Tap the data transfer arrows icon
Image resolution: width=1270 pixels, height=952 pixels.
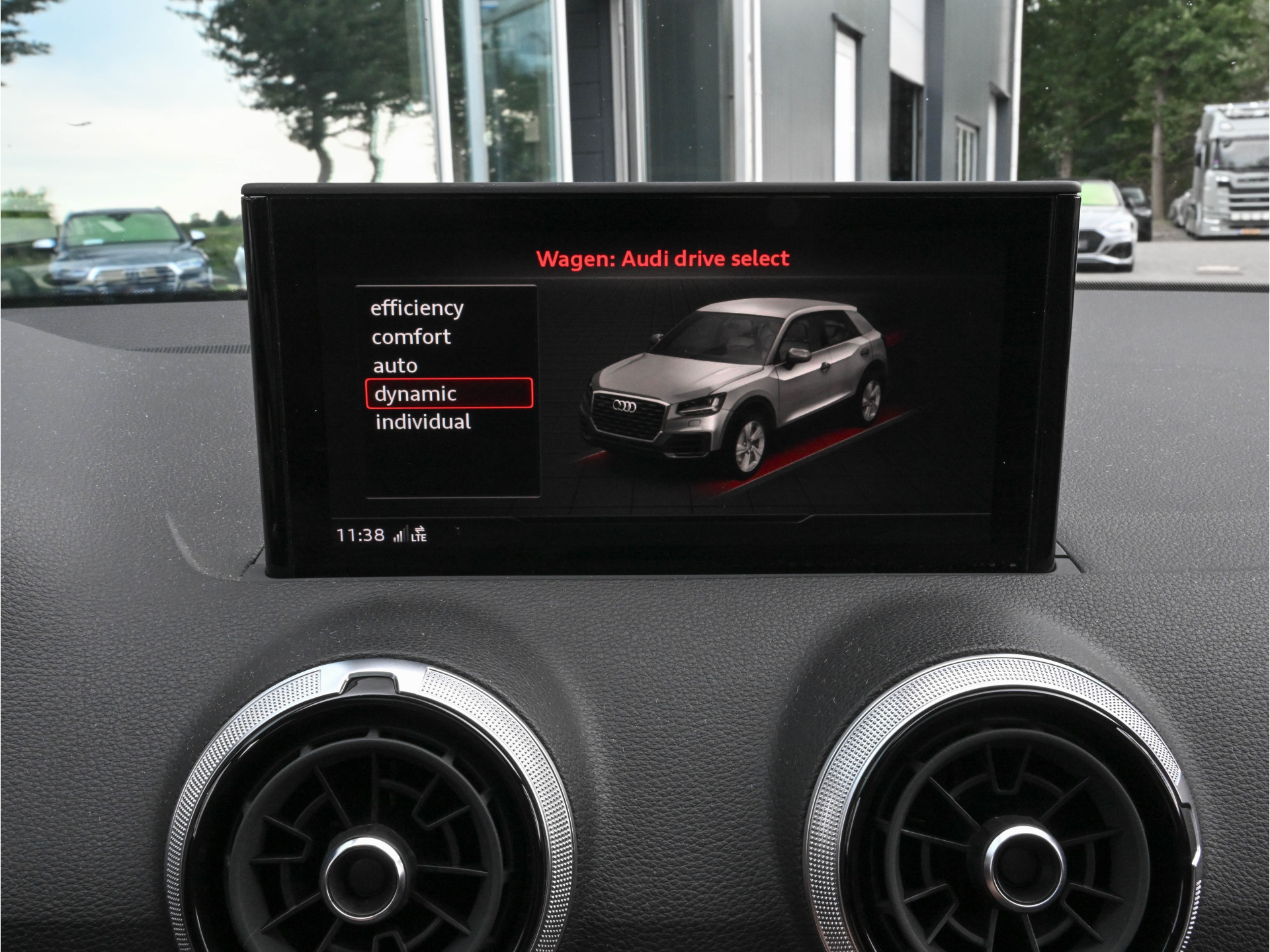[420, 529]
